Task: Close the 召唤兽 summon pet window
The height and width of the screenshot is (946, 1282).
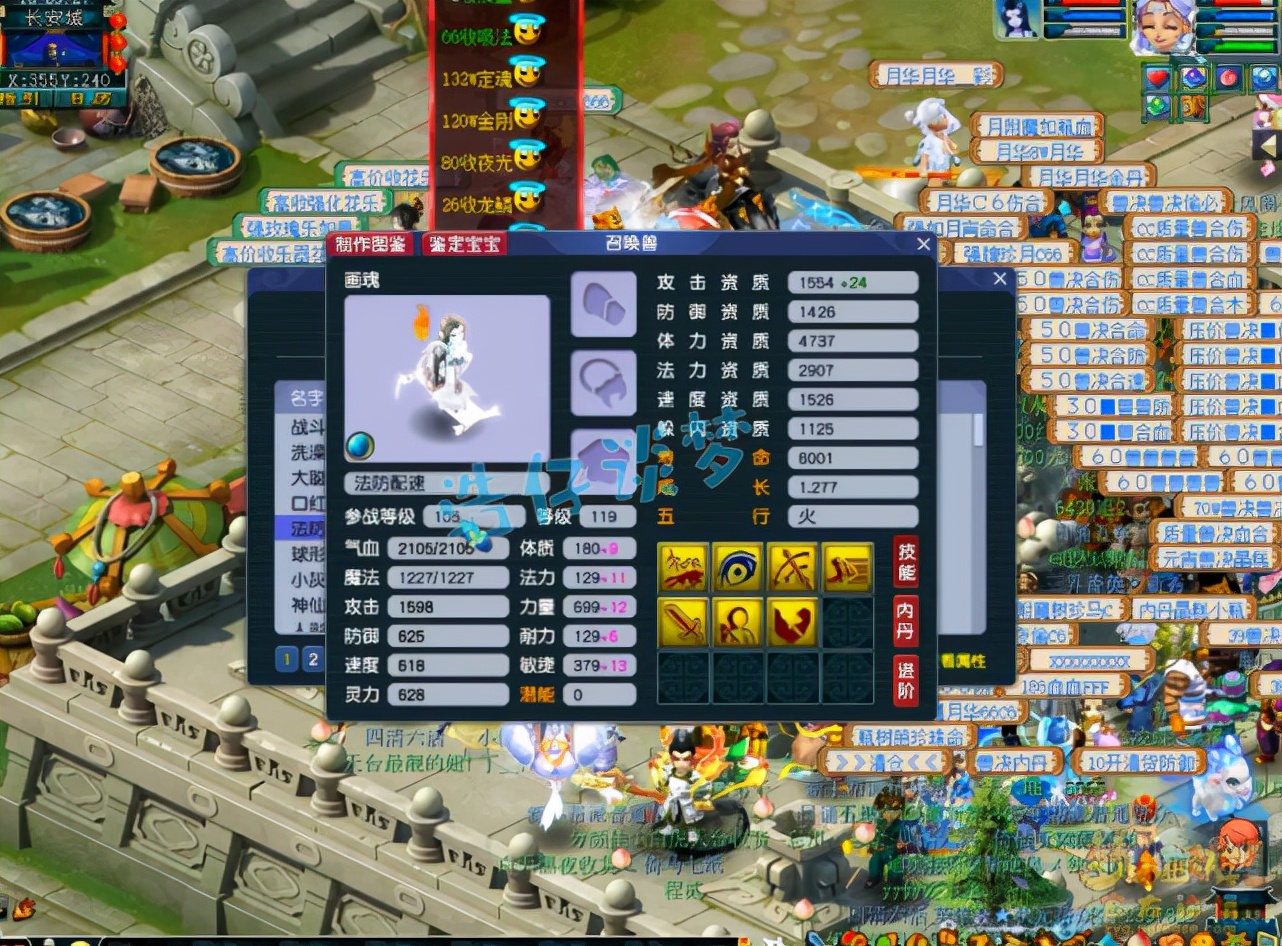Action: click(x=923, y=245)
